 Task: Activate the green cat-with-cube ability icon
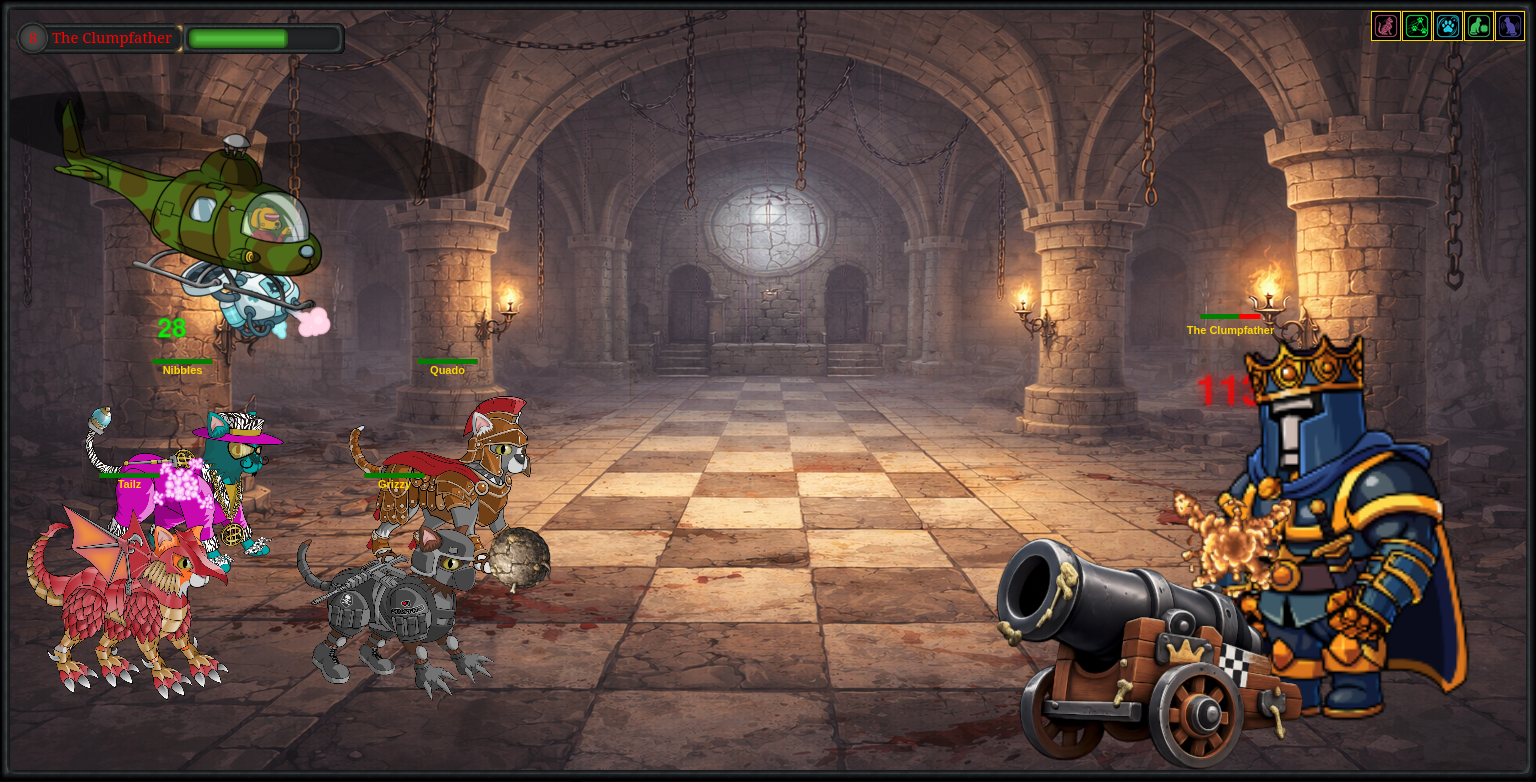[x=1479, y=26]
